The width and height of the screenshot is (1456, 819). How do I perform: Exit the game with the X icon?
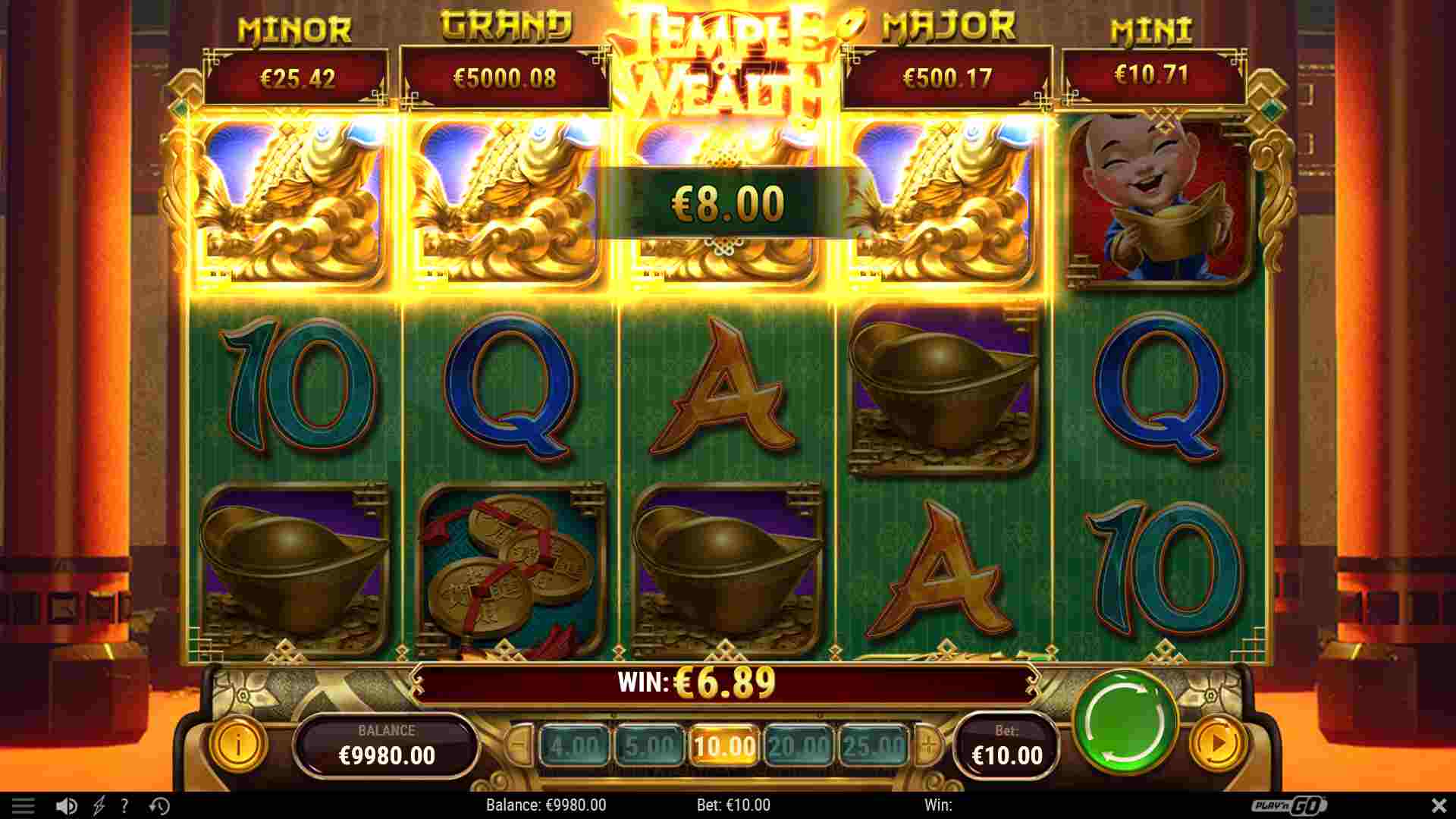(x=1437, y=805)
